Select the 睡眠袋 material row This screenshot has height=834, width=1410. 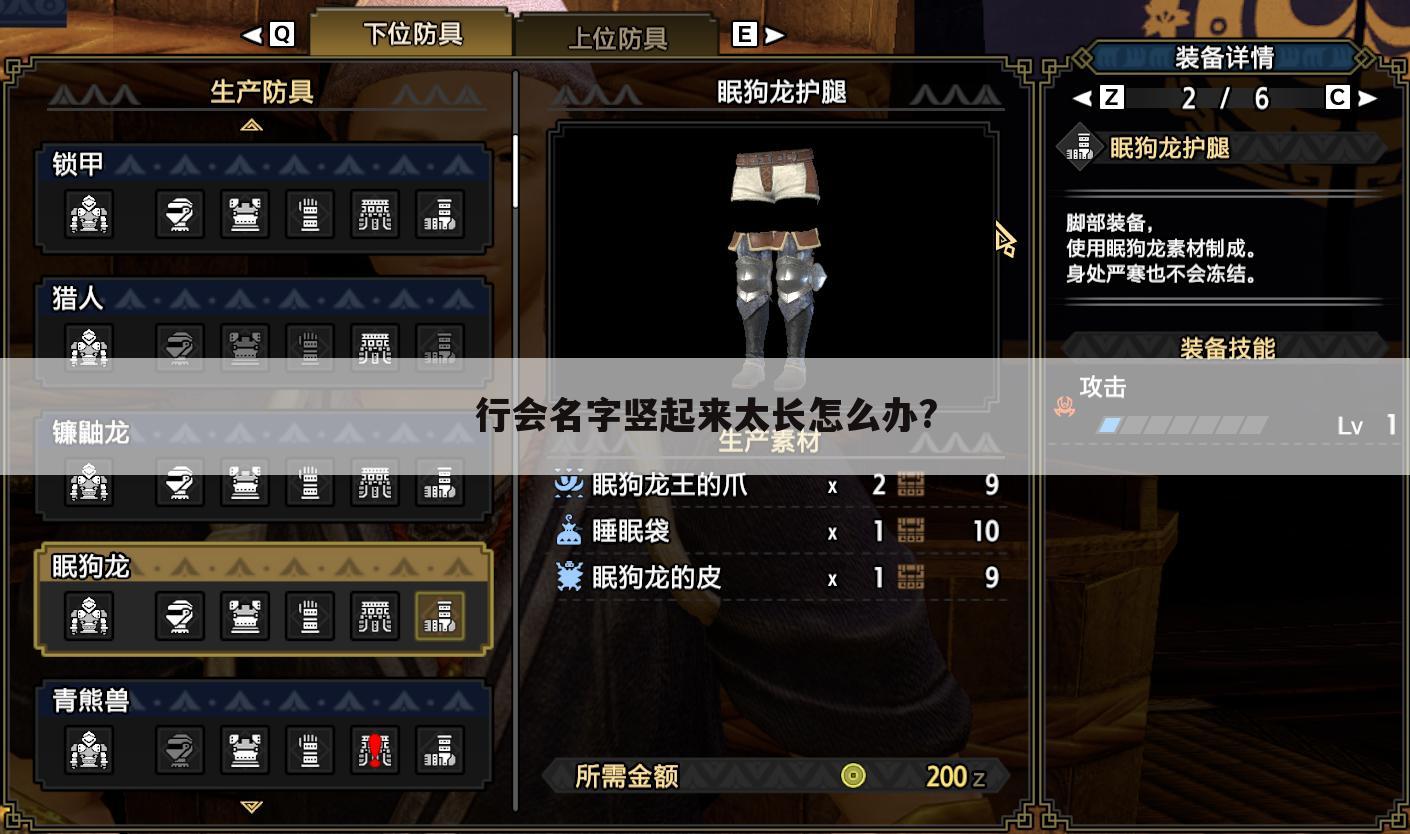pyautogui.click(x=777, y=531)
